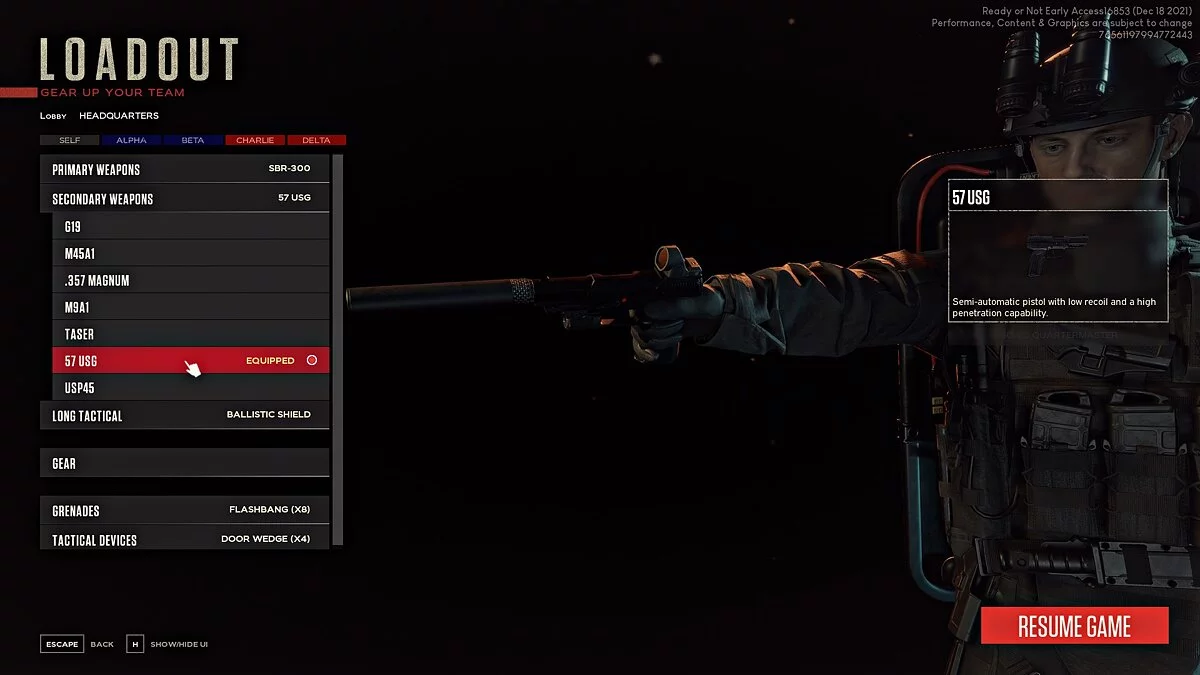Click the Resume Game button
This screenshot has height=675, width=1200.
point(1074,626)
